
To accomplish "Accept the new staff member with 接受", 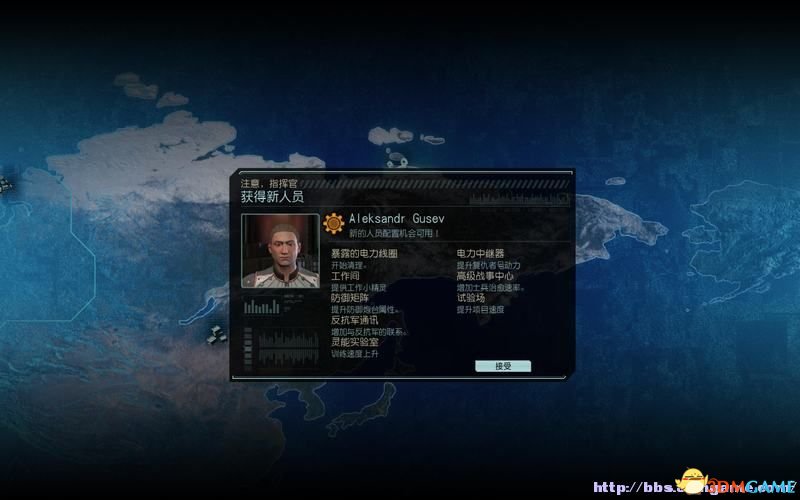I will [502, 366].
